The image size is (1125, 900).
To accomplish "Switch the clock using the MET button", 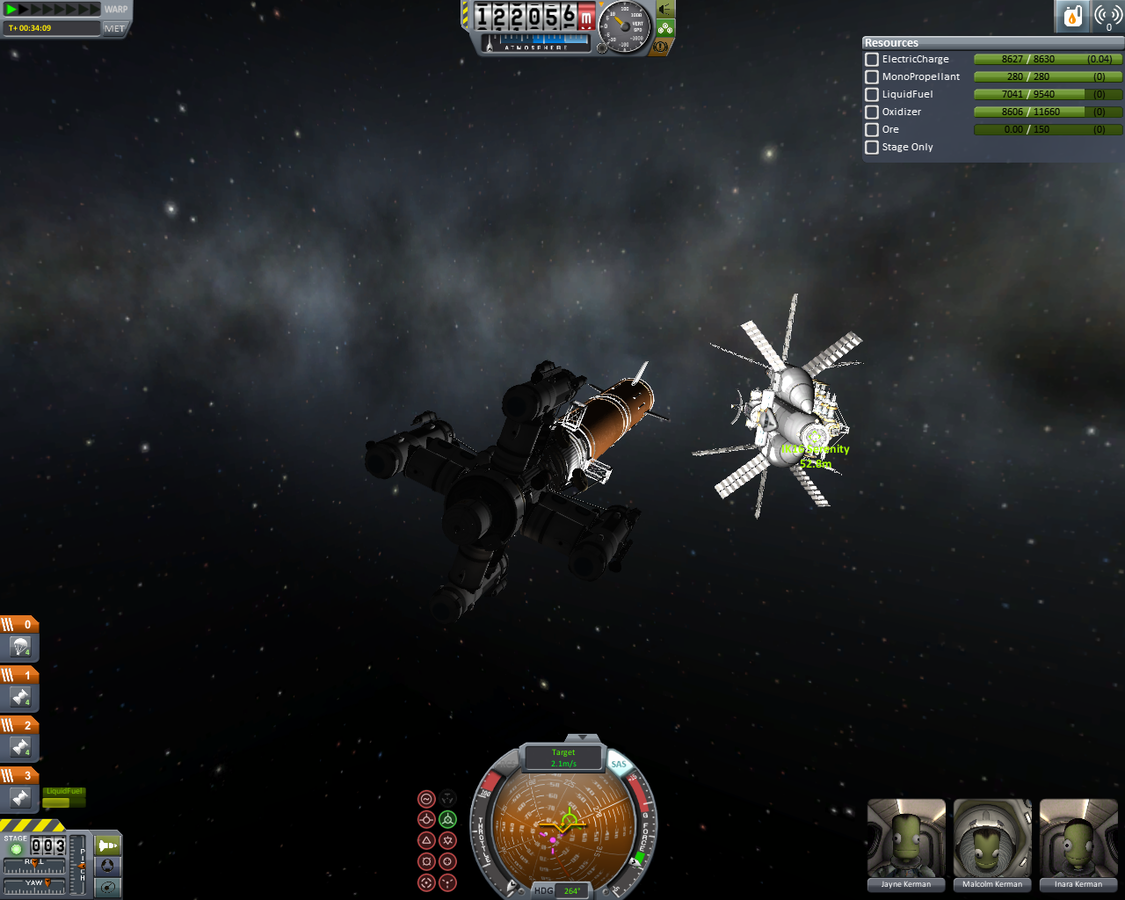I will pos(115,28).
